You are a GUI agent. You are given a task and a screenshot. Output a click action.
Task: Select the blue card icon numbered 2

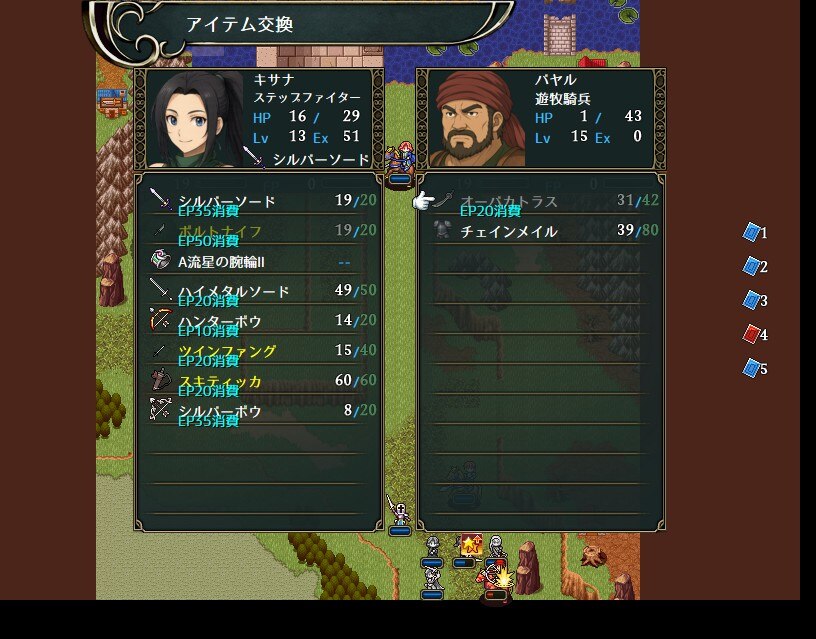coord(752,267)
